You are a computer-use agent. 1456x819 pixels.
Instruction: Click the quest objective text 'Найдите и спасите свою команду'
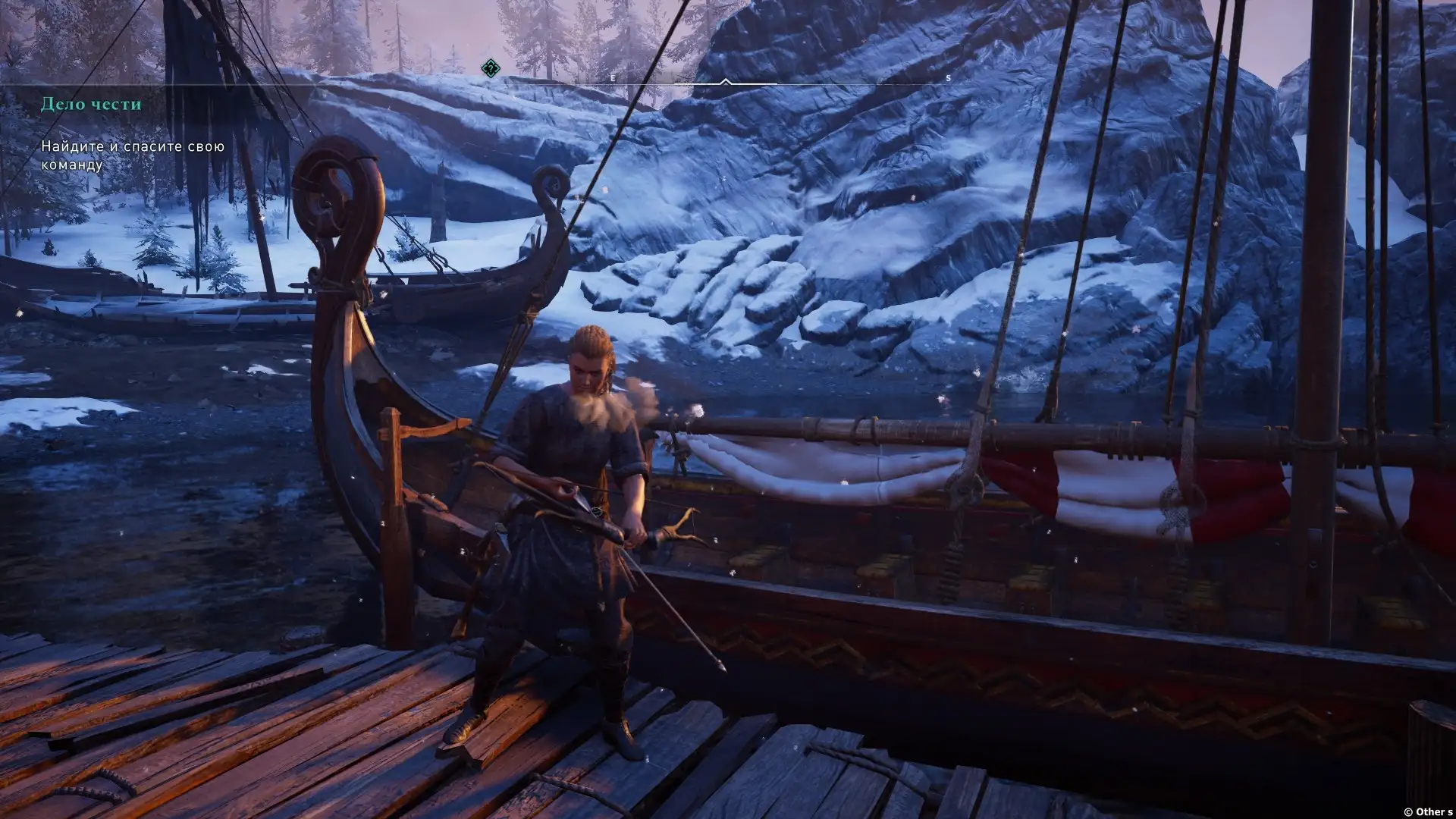[x=133, y=155]
